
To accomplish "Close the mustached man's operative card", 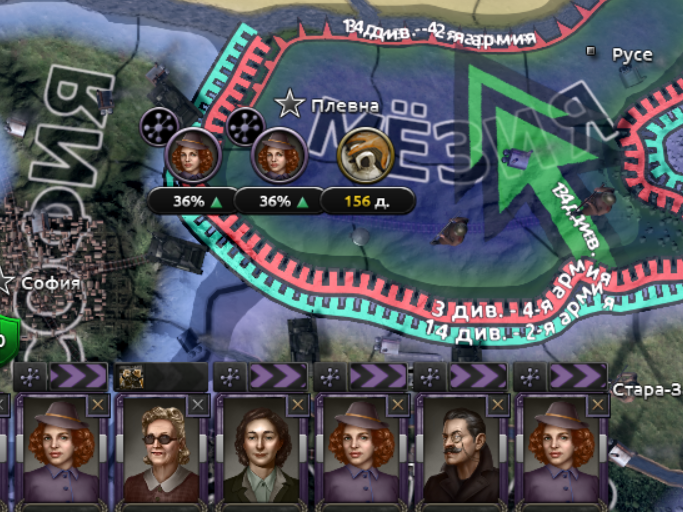I will pyautogui.click(x=498, y=404).
